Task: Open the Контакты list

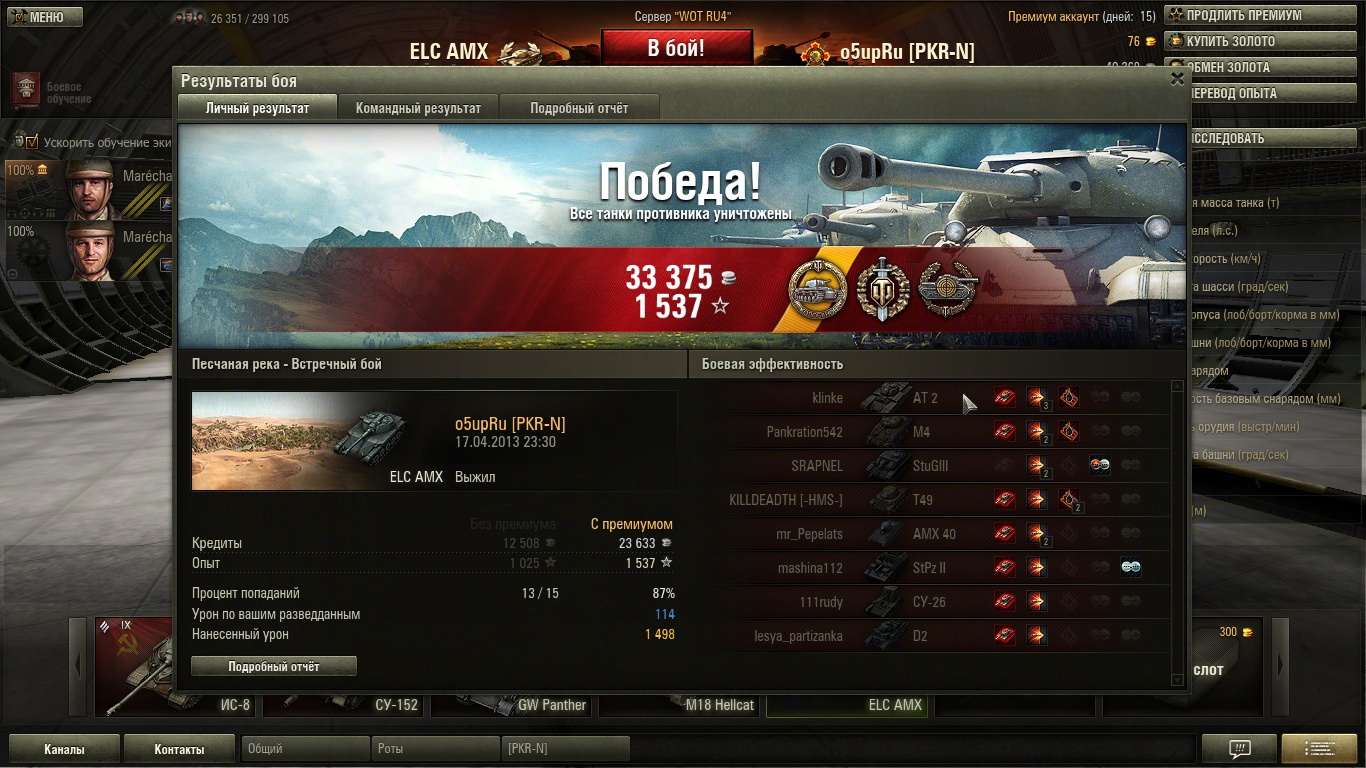Action: coord(180,749)
